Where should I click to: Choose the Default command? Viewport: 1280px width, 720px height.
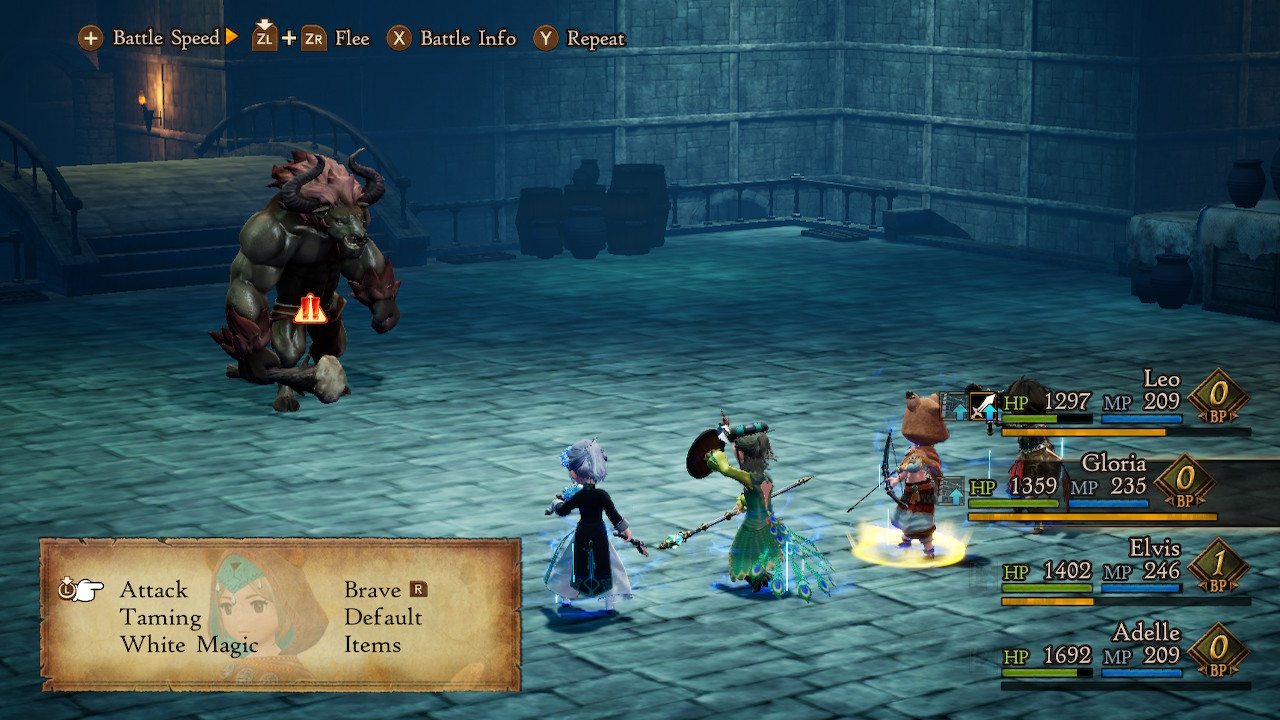383,618
